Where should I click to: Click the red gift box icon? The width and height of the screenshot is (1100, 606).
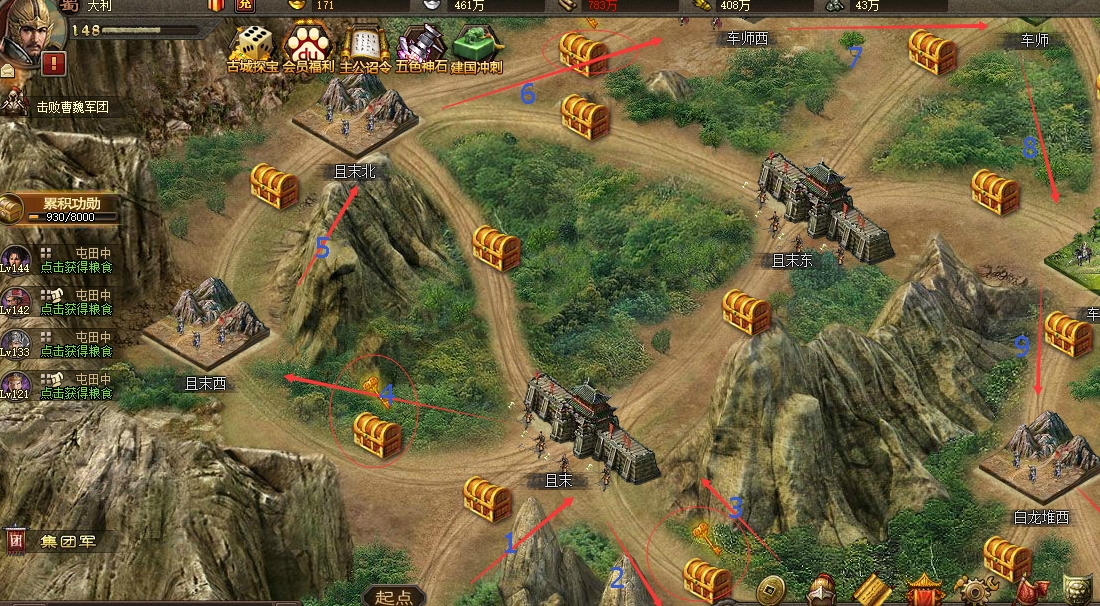[216, 6]
